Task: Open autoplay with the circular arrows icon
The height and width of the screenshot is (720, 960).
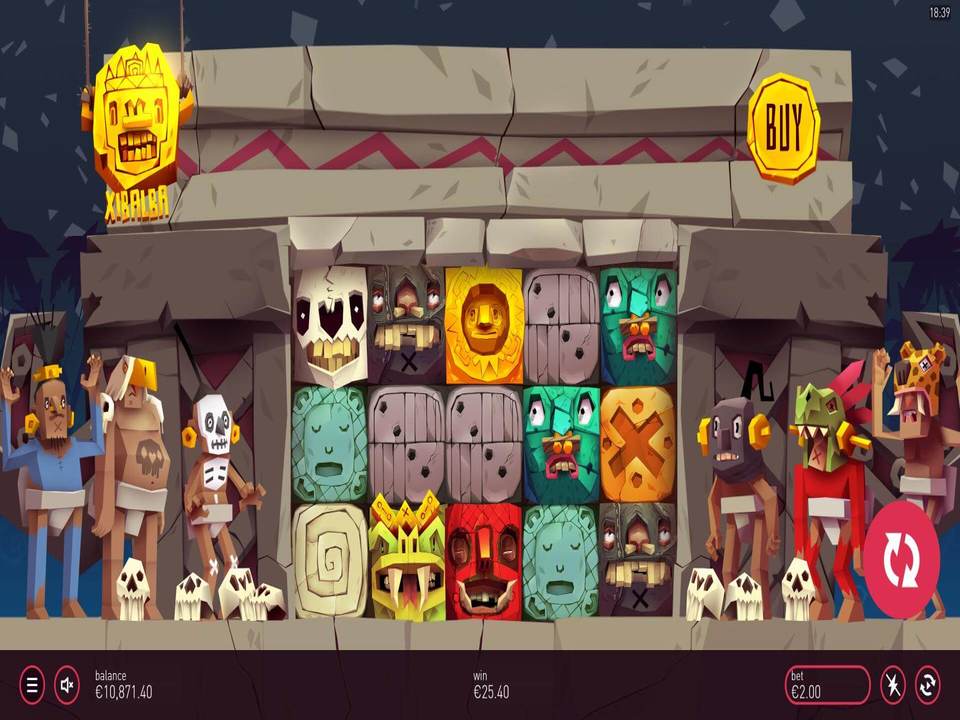Action: (927, 685)
